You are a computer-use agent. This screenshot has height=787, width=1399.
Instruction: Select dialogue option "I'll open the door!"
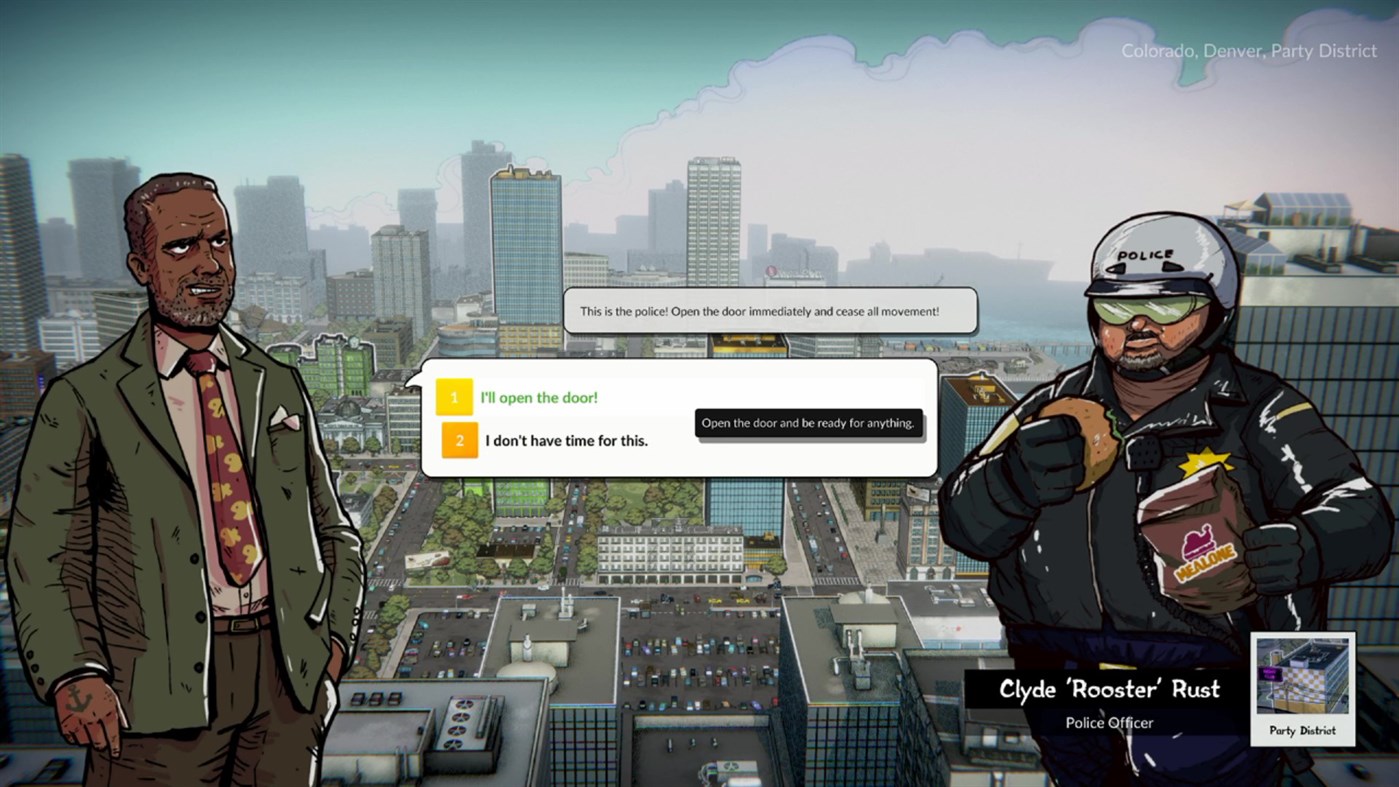pos(538,397)
